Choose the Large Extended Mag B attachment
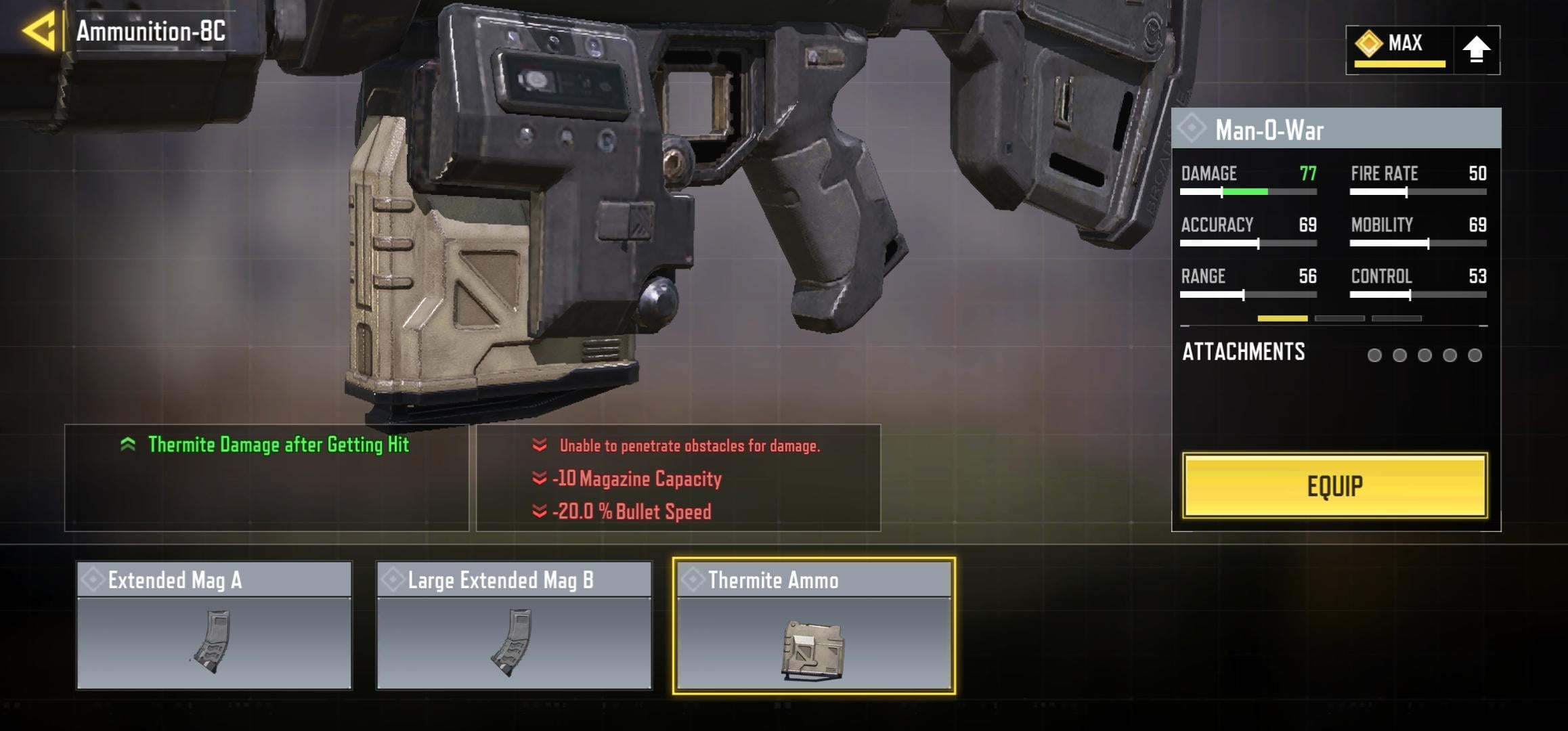The width and height of the screenshot is (1568, 731). tap(514, 625)
